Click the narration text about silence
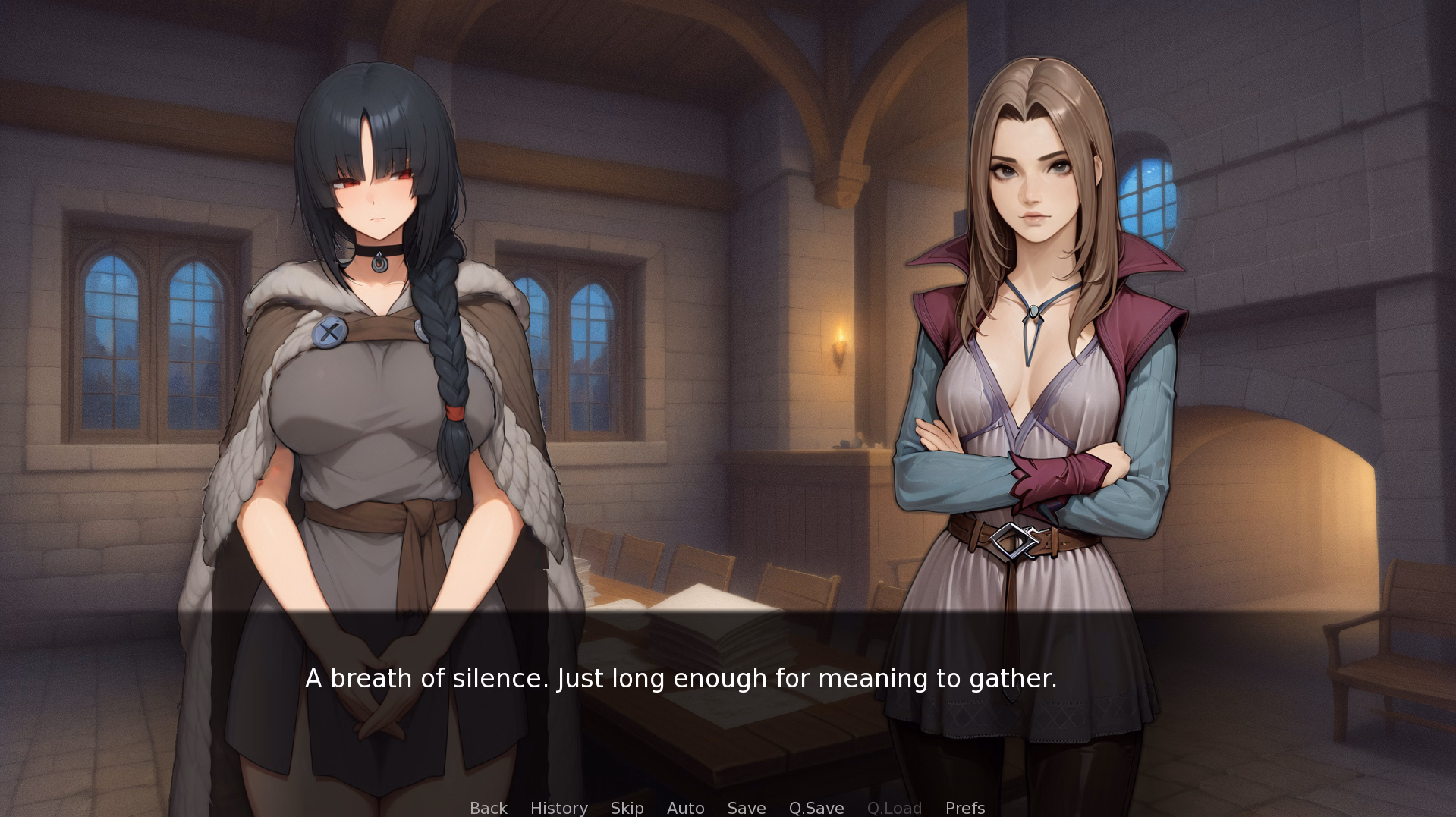Viewport: 1456px width, 817px height. click(x=681, y=679)
